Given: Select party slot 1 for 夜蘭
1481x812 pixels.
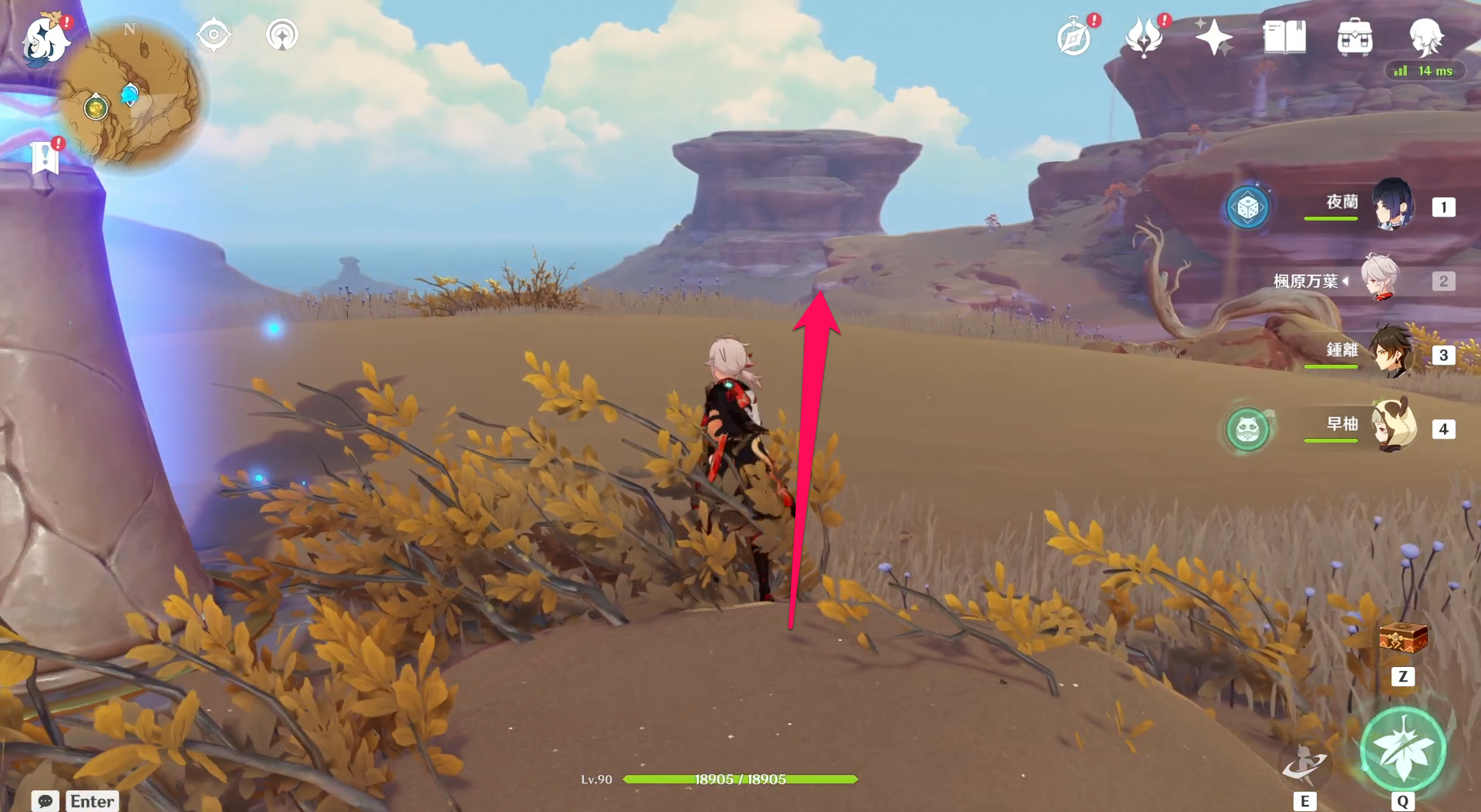Looking at the screenshot, I should [1442, 206].
